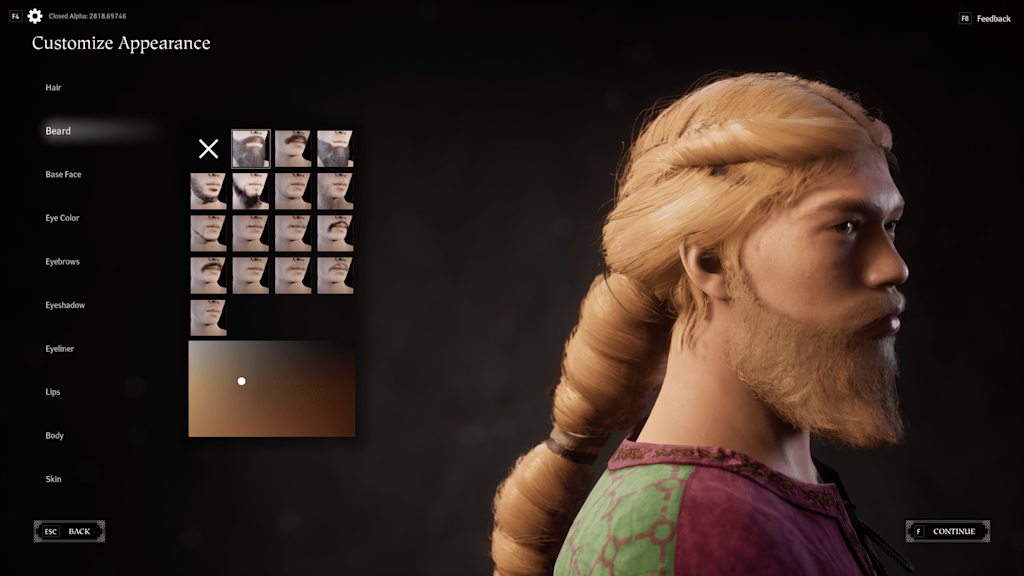1024x576 pixels.
Task: Click the Continue button
Action: [948, 532]
